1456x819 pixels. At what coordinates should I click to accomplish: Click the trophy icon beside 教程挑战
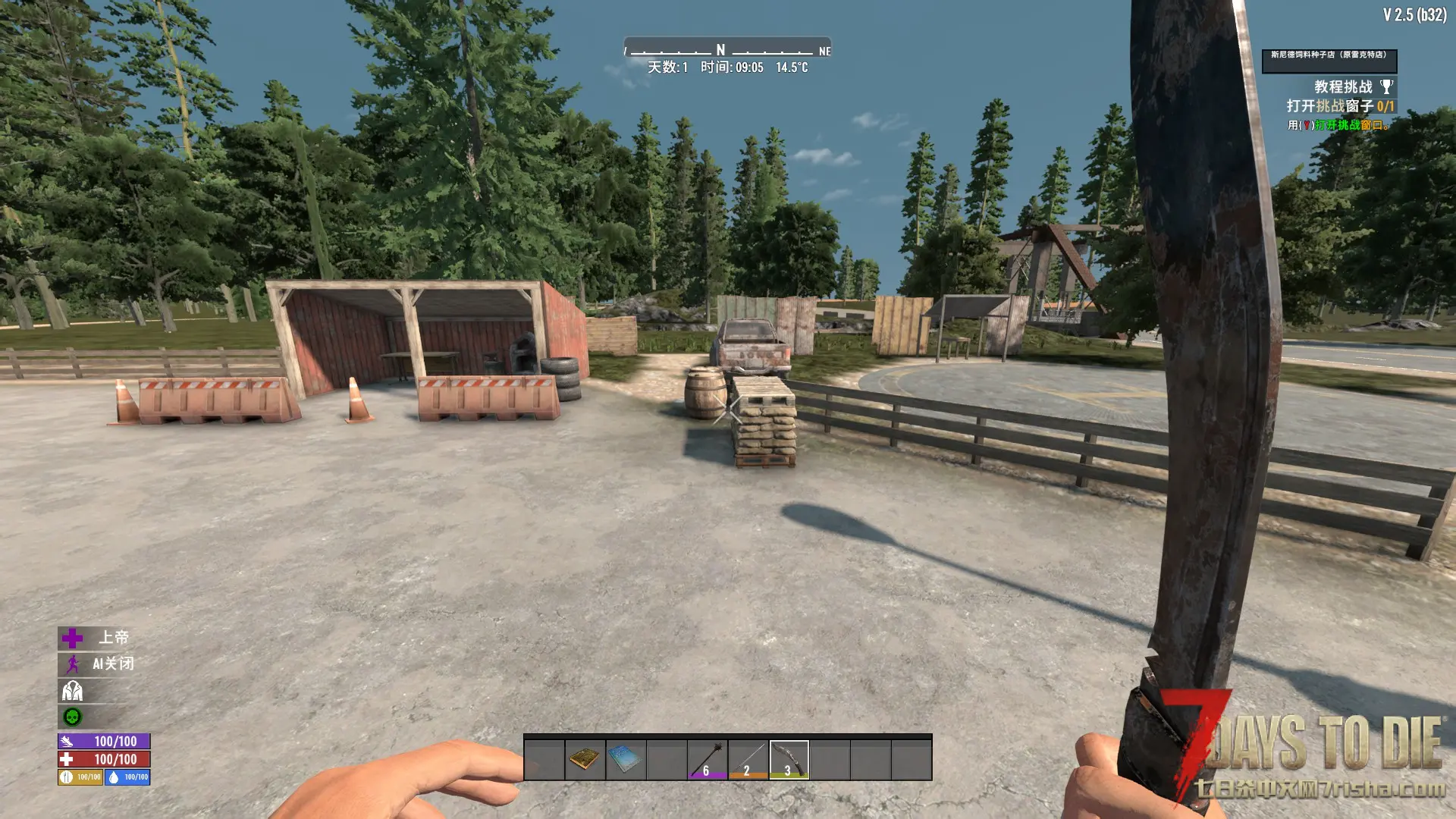tap(1386, 87)
